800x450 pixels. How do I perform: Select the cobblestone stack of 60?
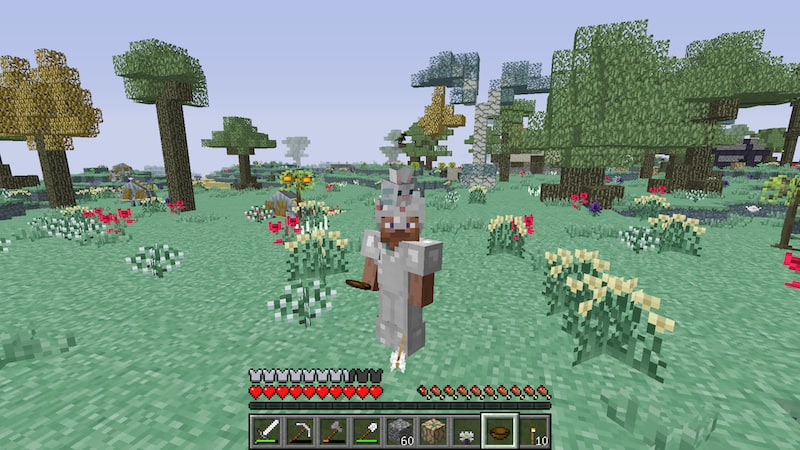tap(400, 431)
